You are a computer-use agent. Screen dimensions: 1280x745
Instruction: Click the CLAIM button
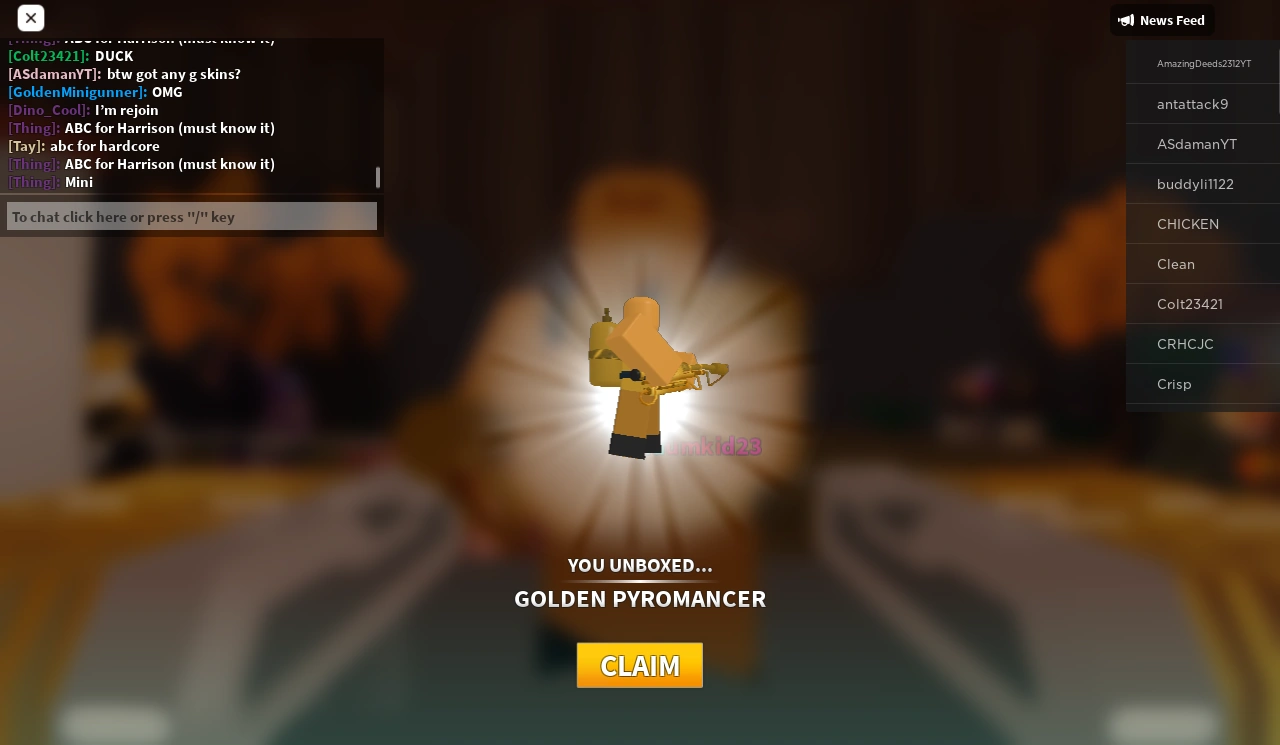coord(640,665)
